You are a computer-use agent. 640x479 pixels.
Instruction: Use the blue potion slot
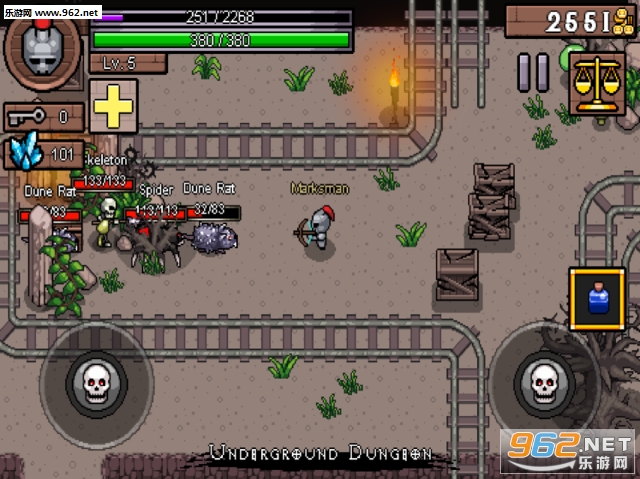point(598,298)
